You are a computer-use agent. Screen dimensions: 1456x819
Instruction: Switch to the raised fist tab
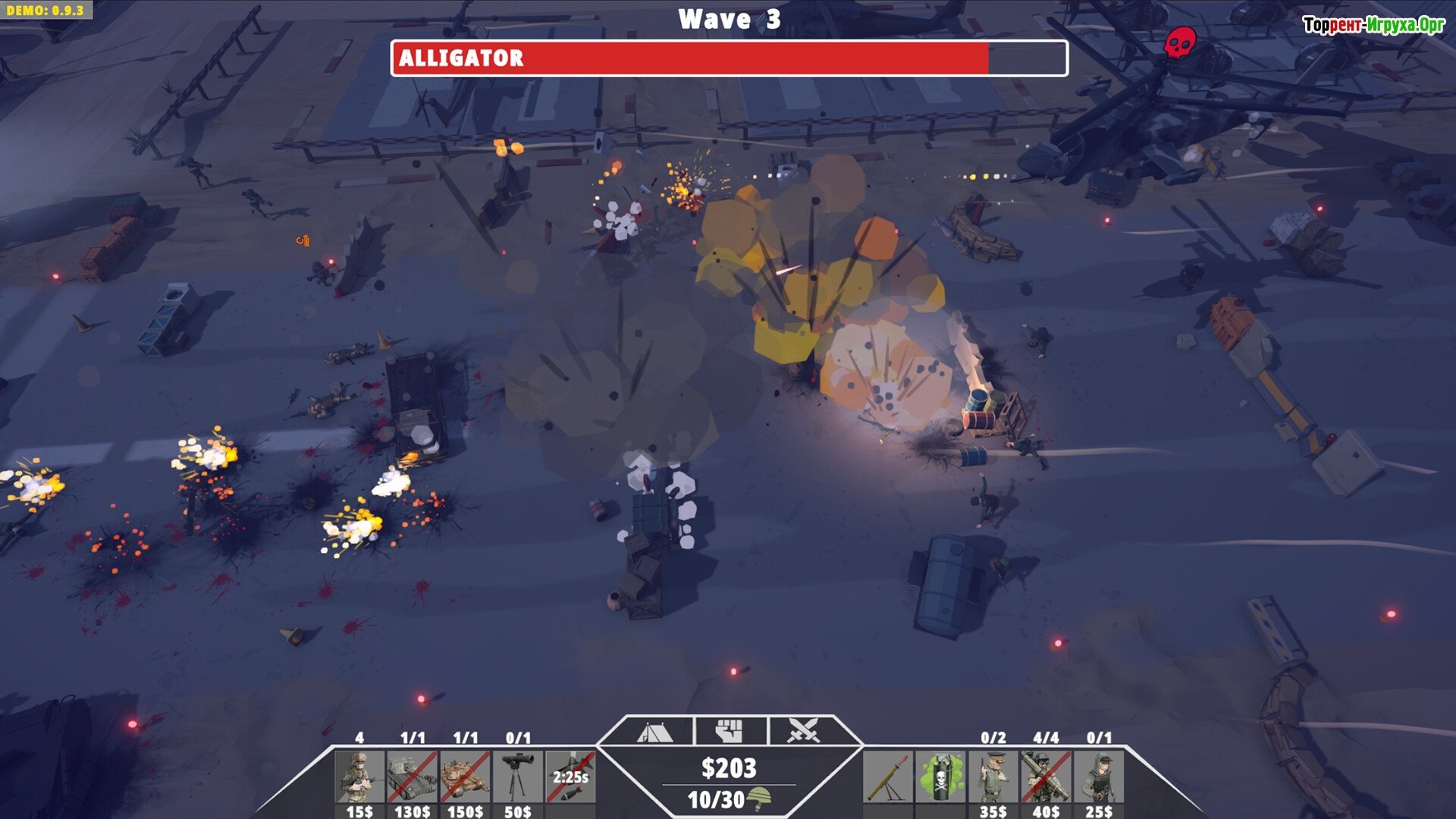pos(730,732)
